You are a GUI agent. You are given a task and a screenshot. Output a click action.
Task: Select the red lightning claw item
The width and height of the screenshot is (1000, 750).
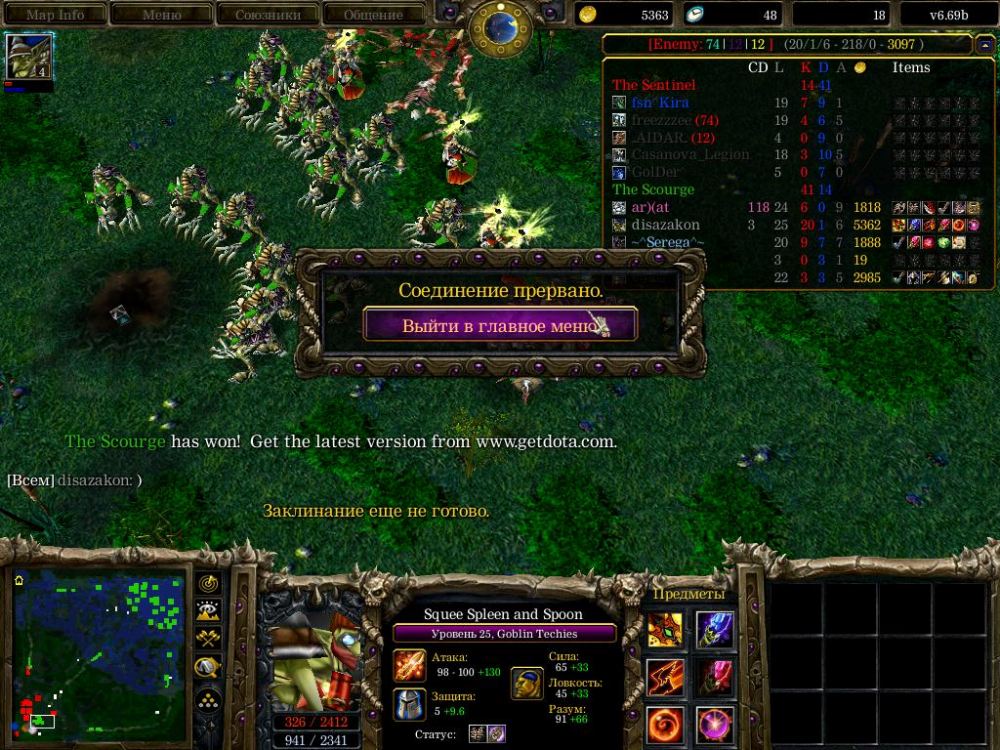pyautogui.click(x=664, y=677)
